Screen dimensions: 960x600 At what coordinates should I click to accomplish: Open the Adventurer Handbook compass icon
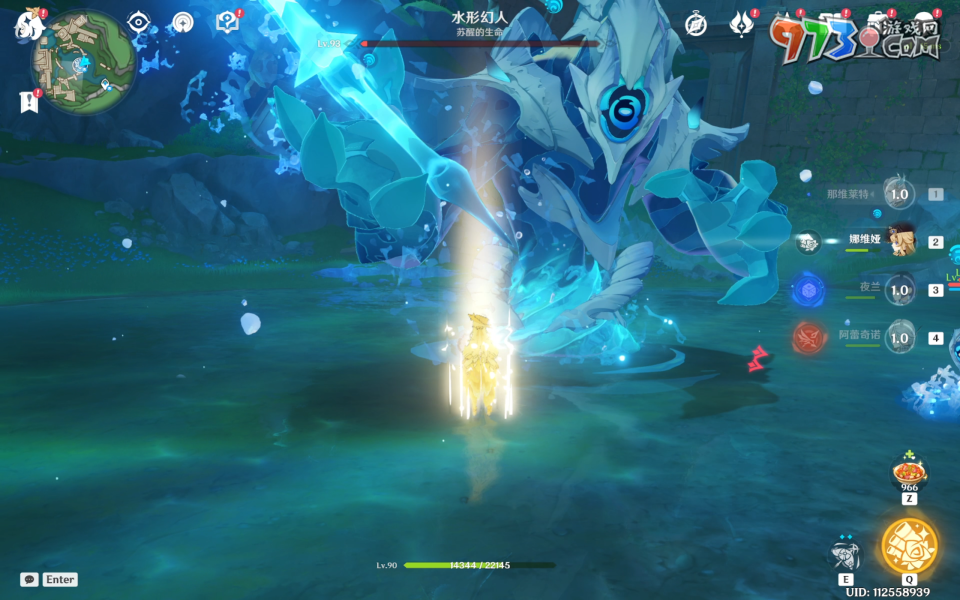pyautogui.click(x=696, y=24)
